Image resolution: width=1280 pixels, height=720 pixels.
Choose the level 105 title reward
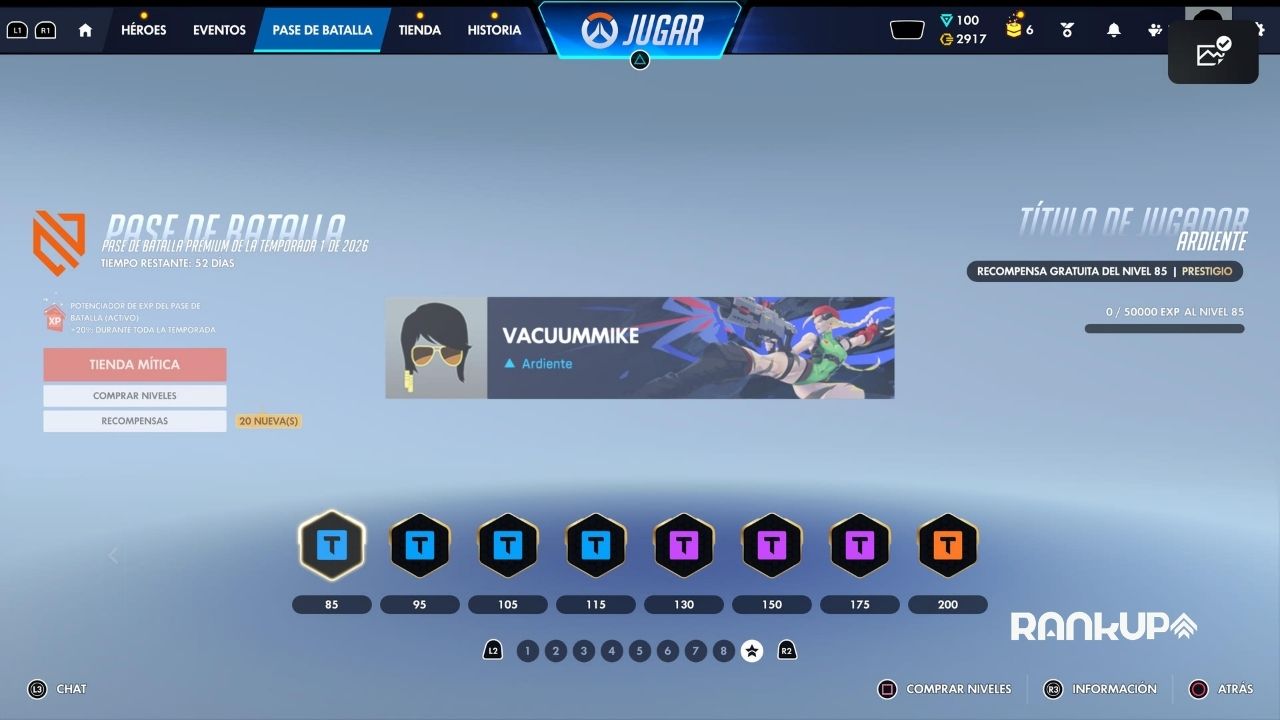(x=507, y=545)
